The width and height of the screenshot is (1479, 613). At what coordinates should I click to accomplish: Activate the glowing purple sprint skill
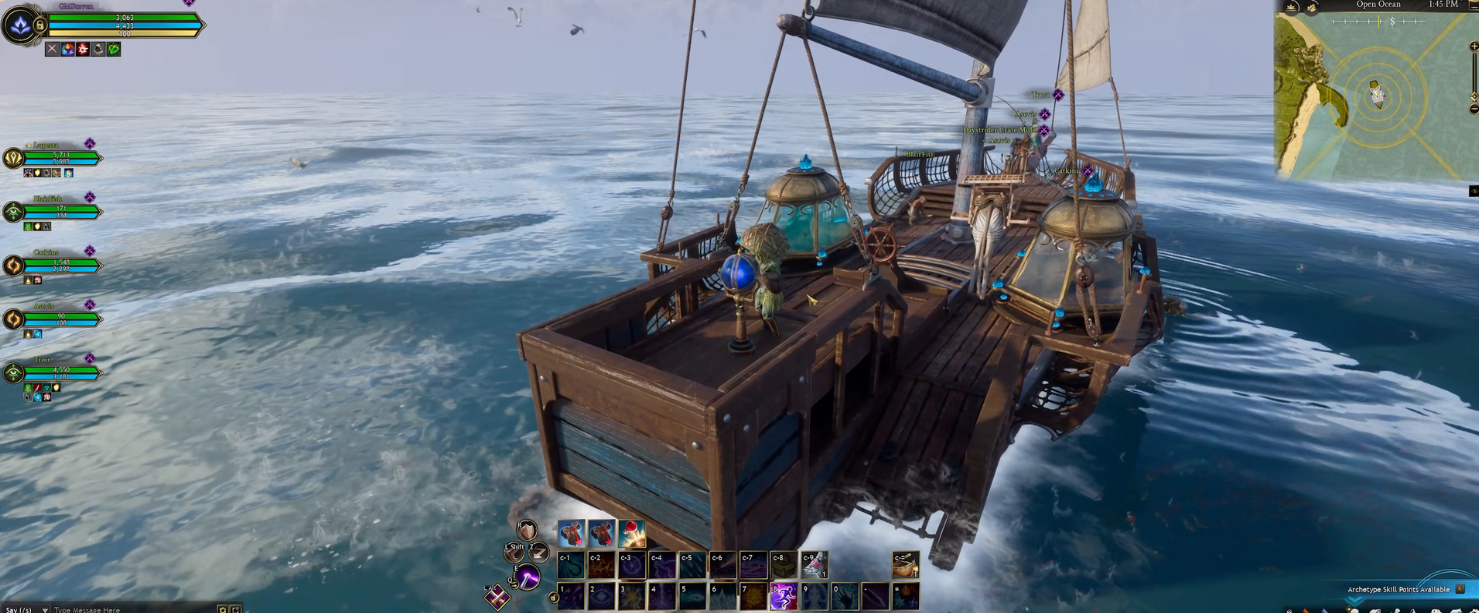pos(782,597)
